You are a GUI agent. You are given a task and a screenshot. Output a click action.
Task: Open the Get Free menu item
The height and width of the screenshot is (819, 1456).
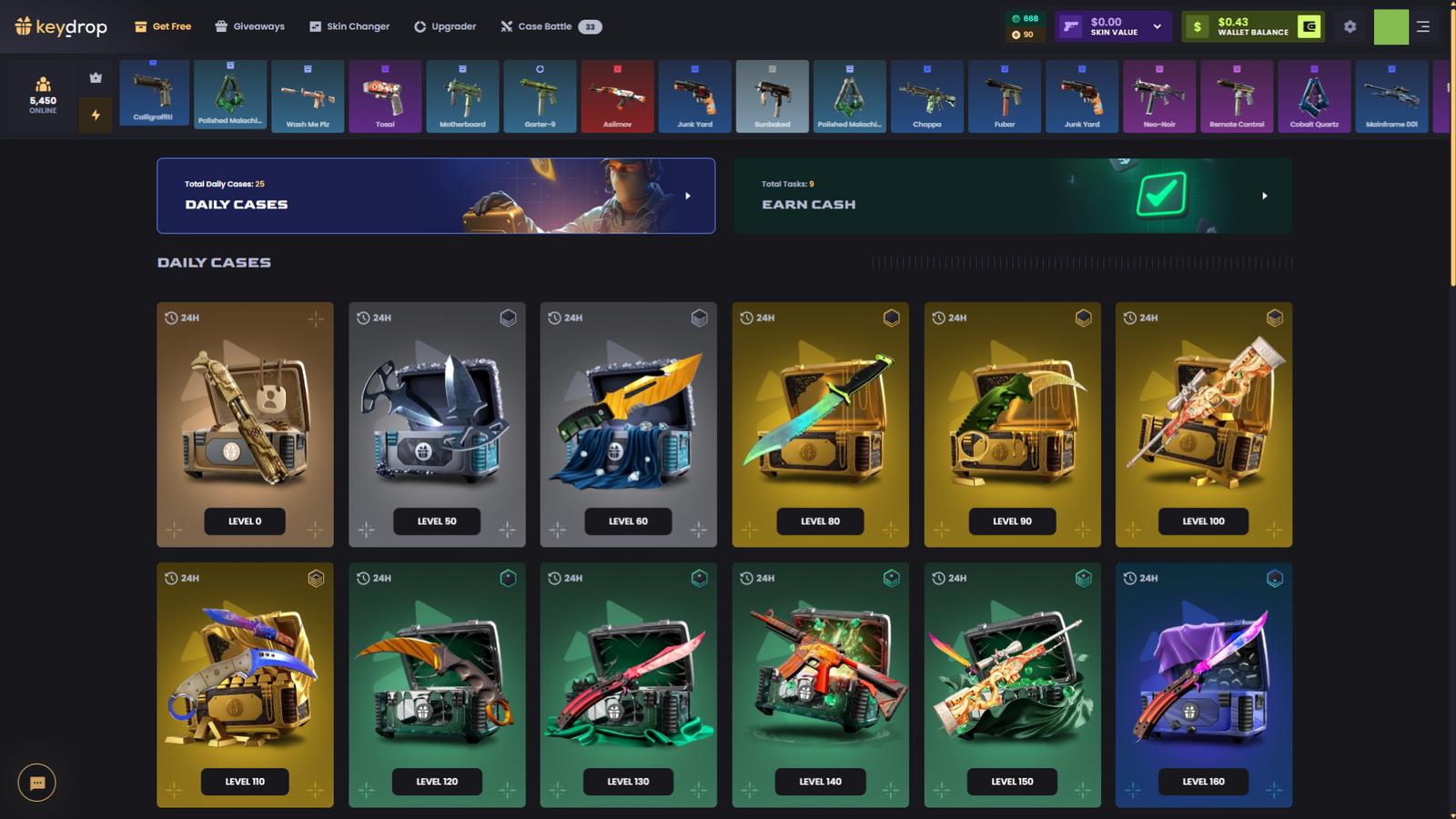point(162,26)
